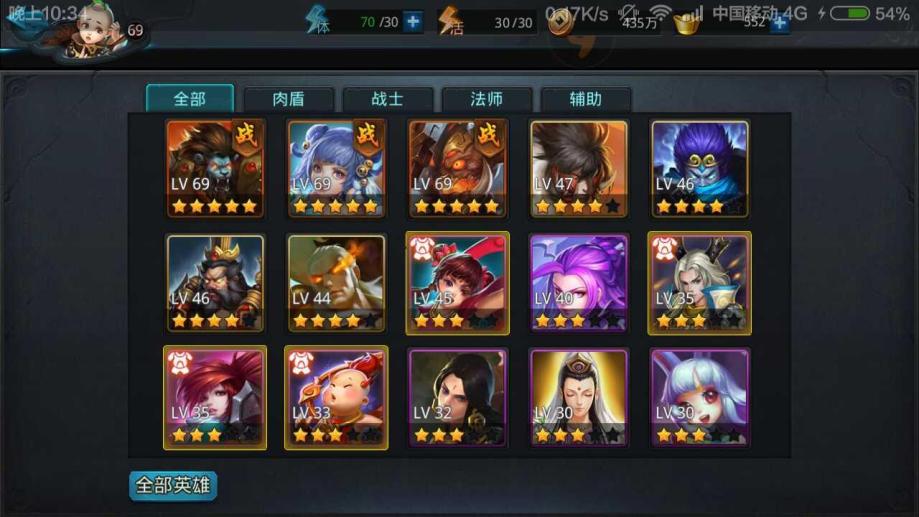Image resolution: width=919 pixels, height=517 pixels.
Task: Show the 辅助 heroes tab
Action: (x=585, y=99)
